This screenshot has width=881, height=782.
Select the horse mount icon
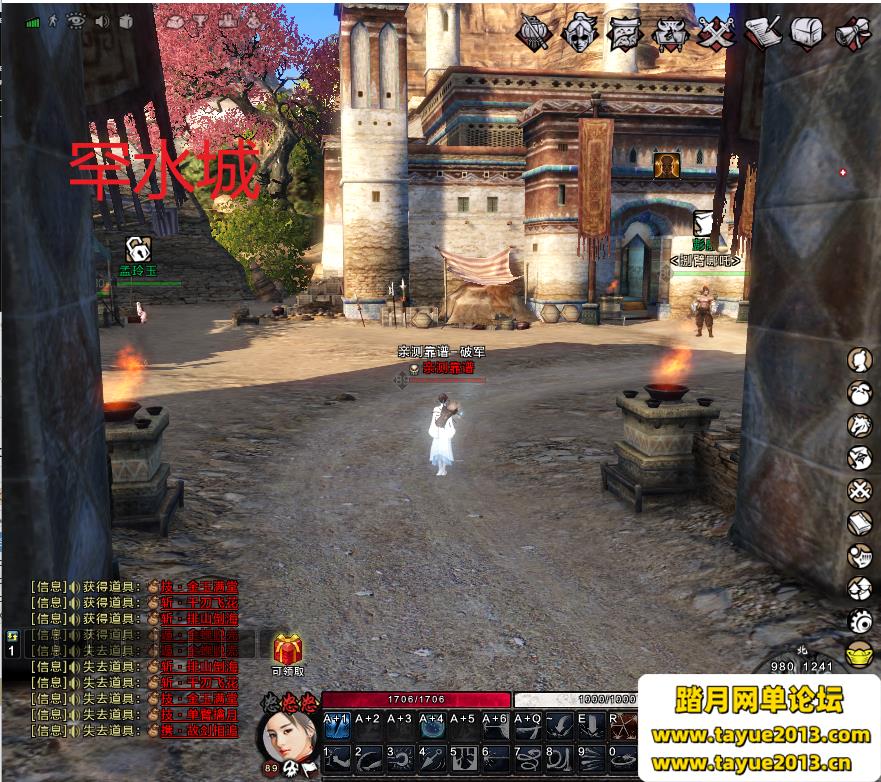(860, 426)
